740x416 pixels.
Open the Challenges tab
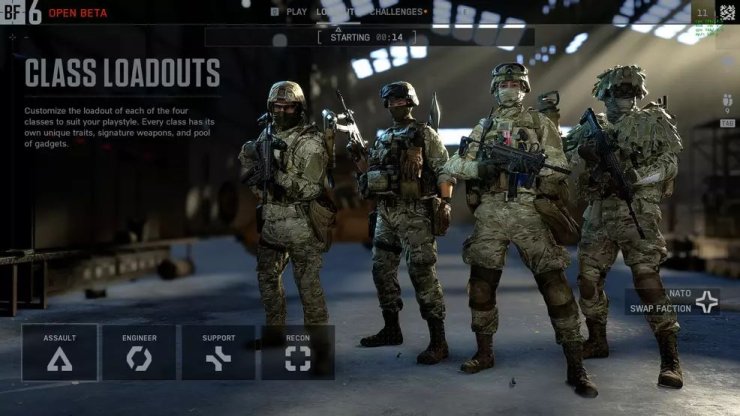(399, 12)
